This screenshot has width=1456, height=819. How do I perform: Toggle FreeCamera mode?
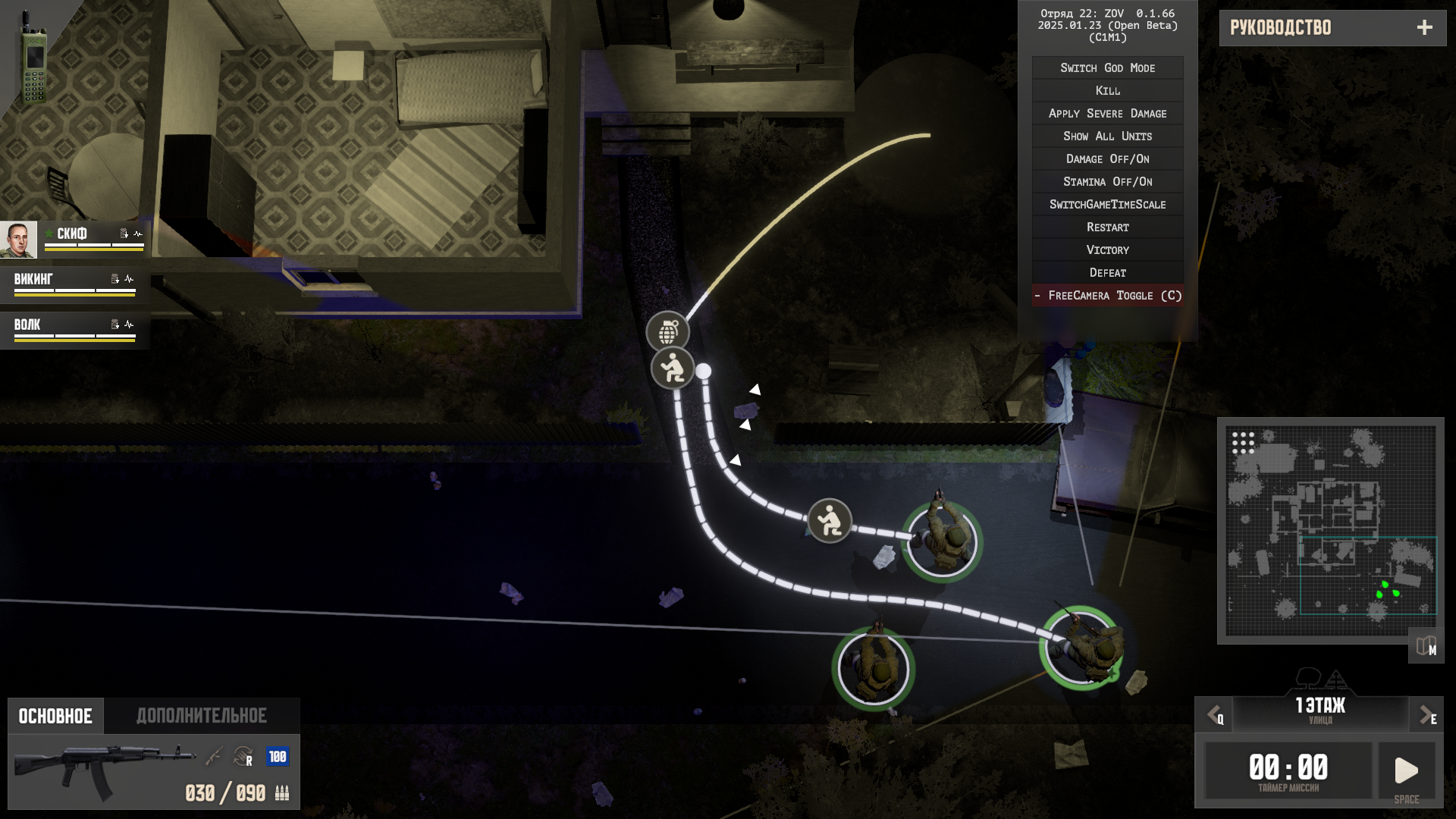(1107, 296)
